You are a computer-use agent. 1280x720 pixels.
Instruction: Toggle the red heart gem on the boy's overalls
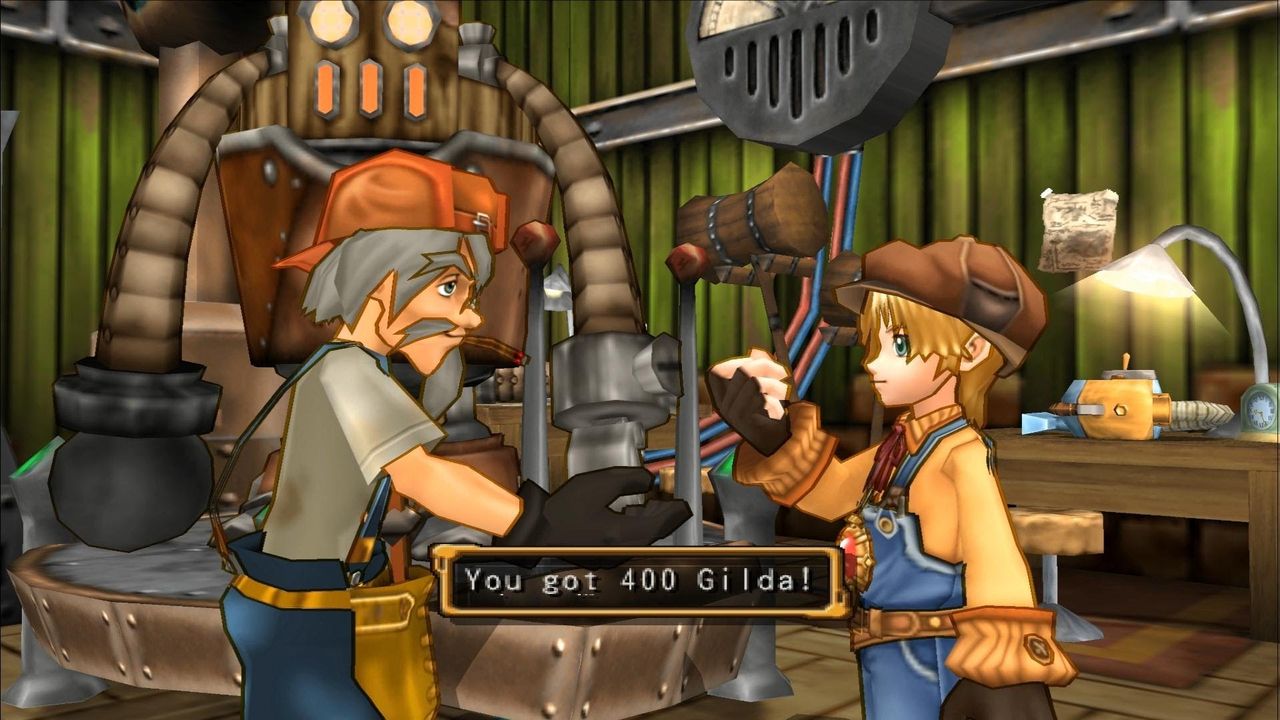(x=852, y=548)
